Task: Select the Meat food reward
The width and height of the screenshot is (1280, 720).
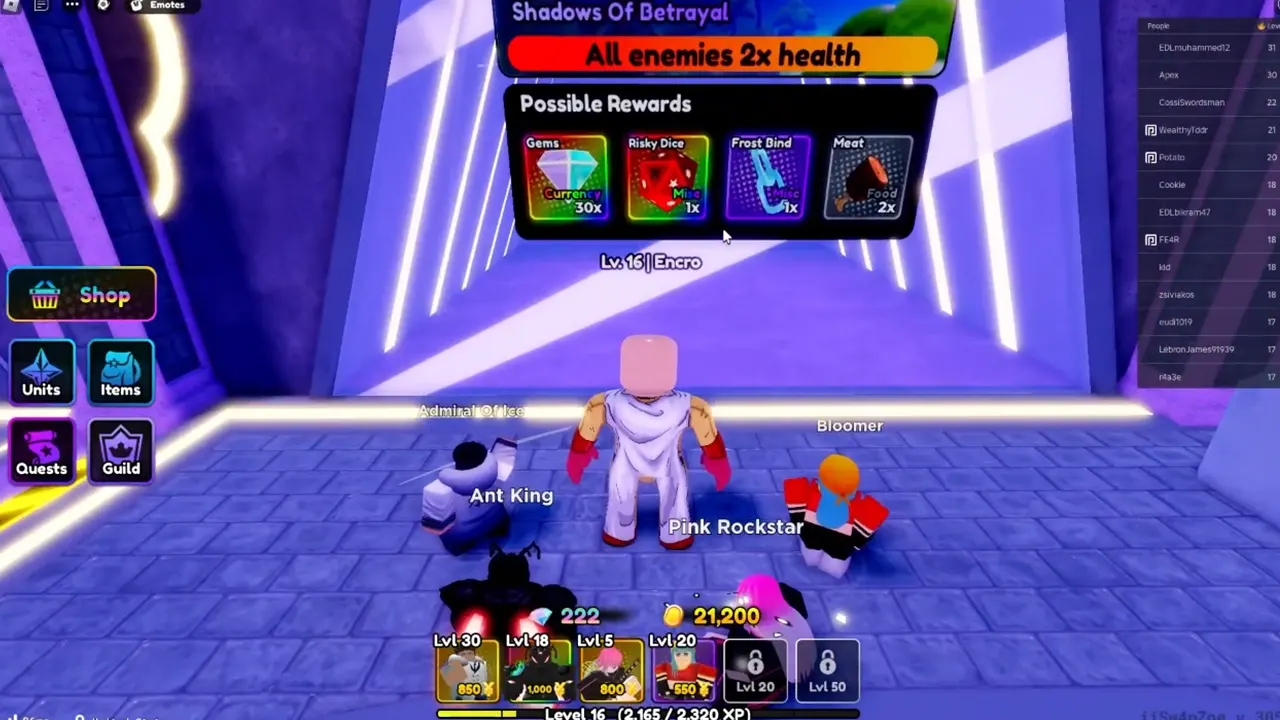Action: [867, 178]
